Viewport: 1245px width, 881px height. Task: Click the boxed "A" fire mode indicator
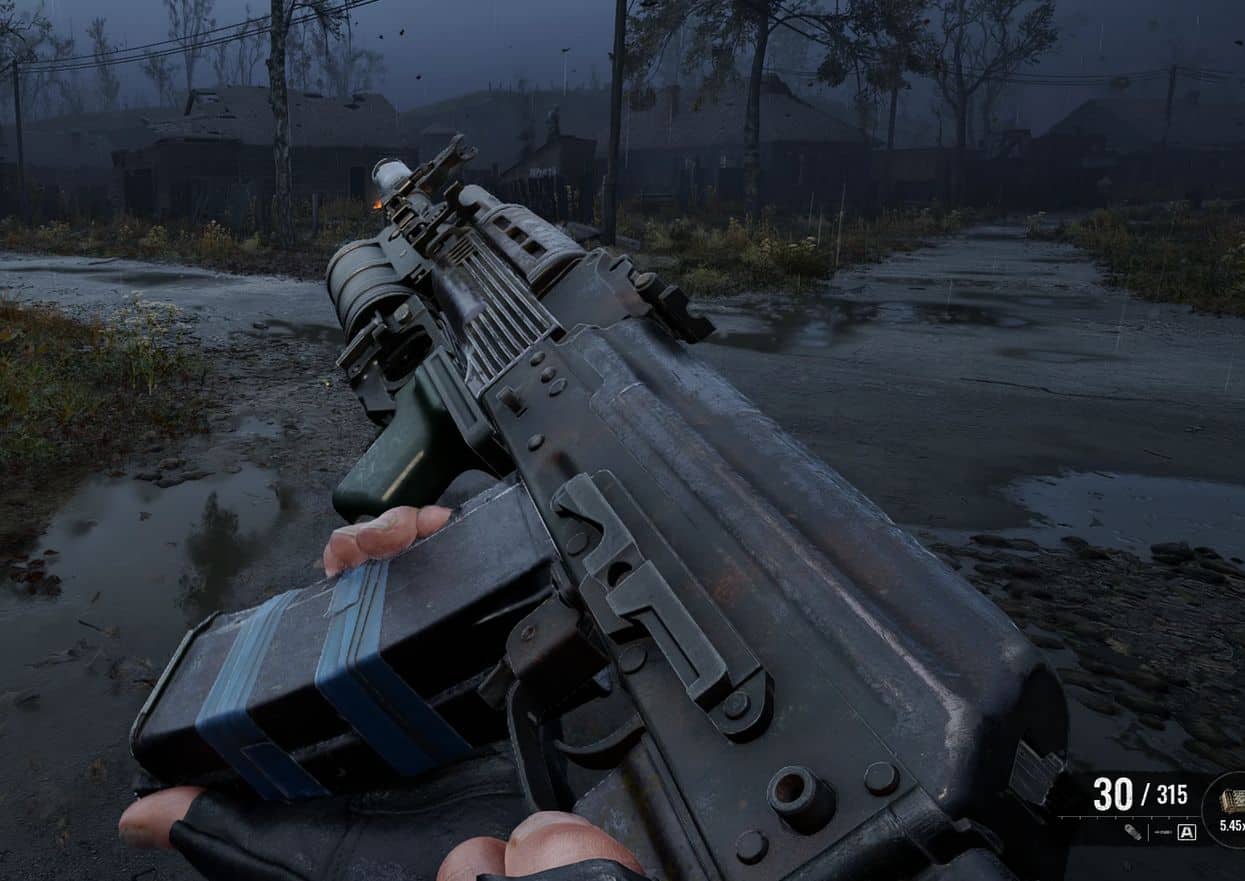[1186, 832]
